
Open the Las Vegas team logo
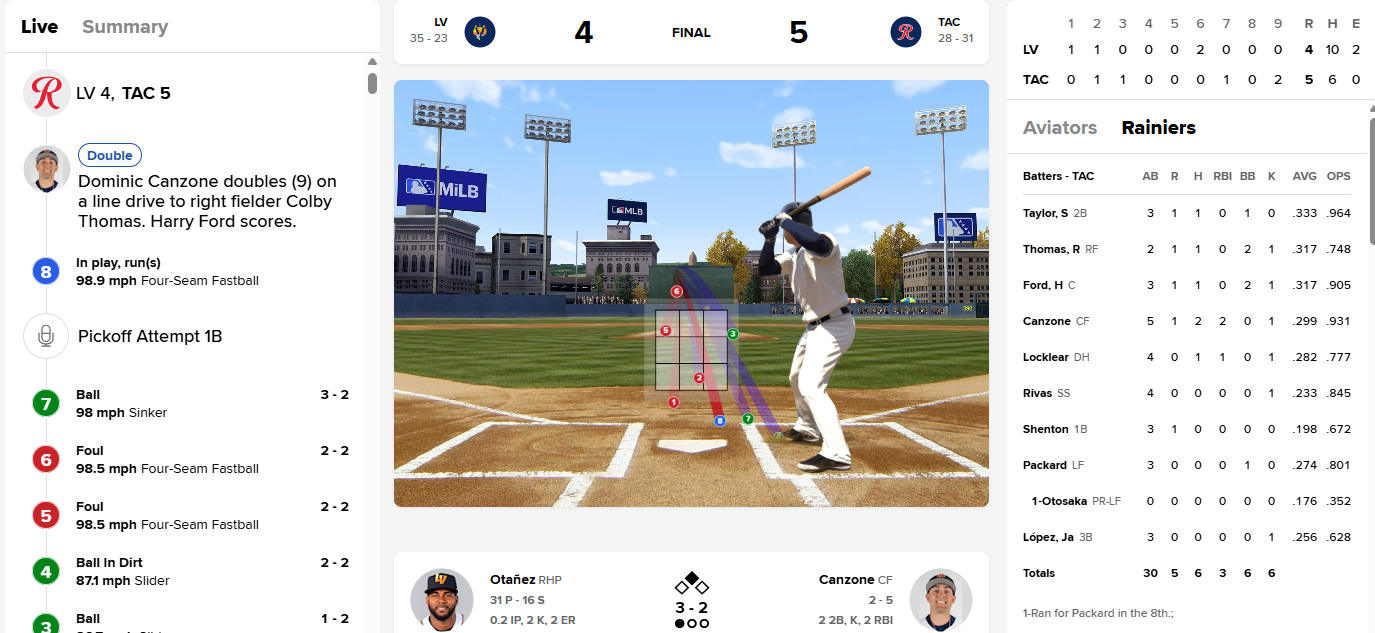pos(480,32)
